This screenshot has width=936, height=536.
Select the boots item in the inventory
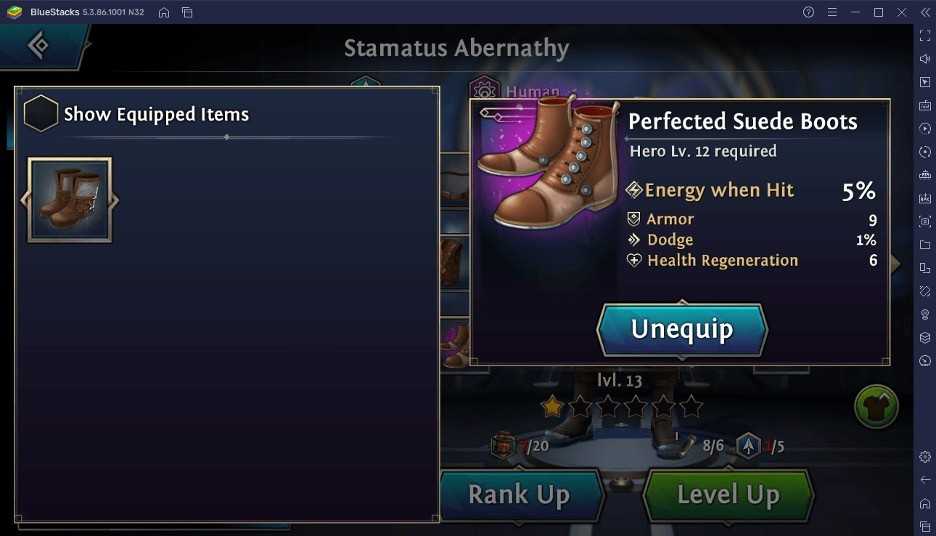[x=69, y=200]
